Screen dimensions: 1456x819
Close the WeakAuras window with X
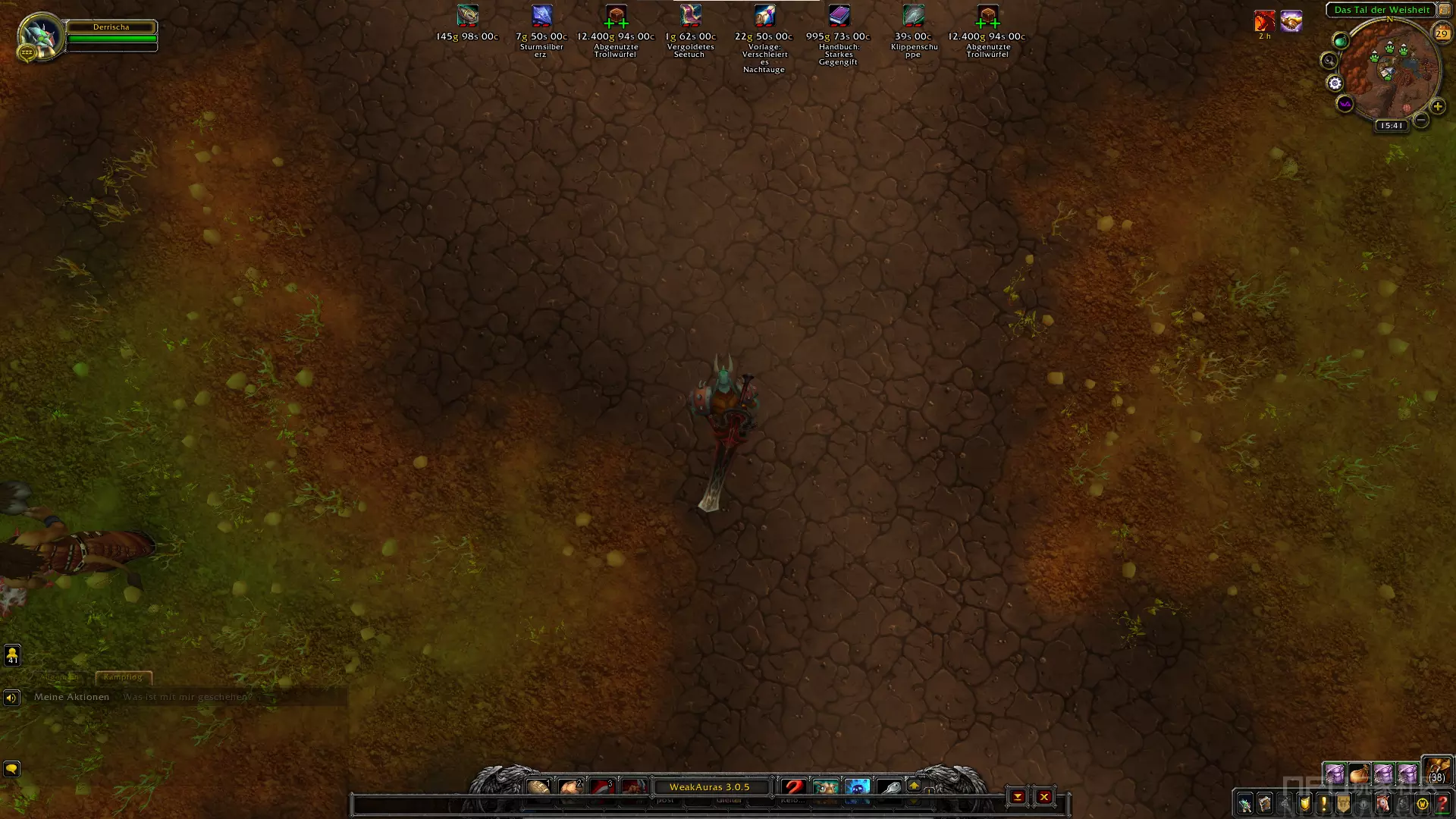(1044, 797)
